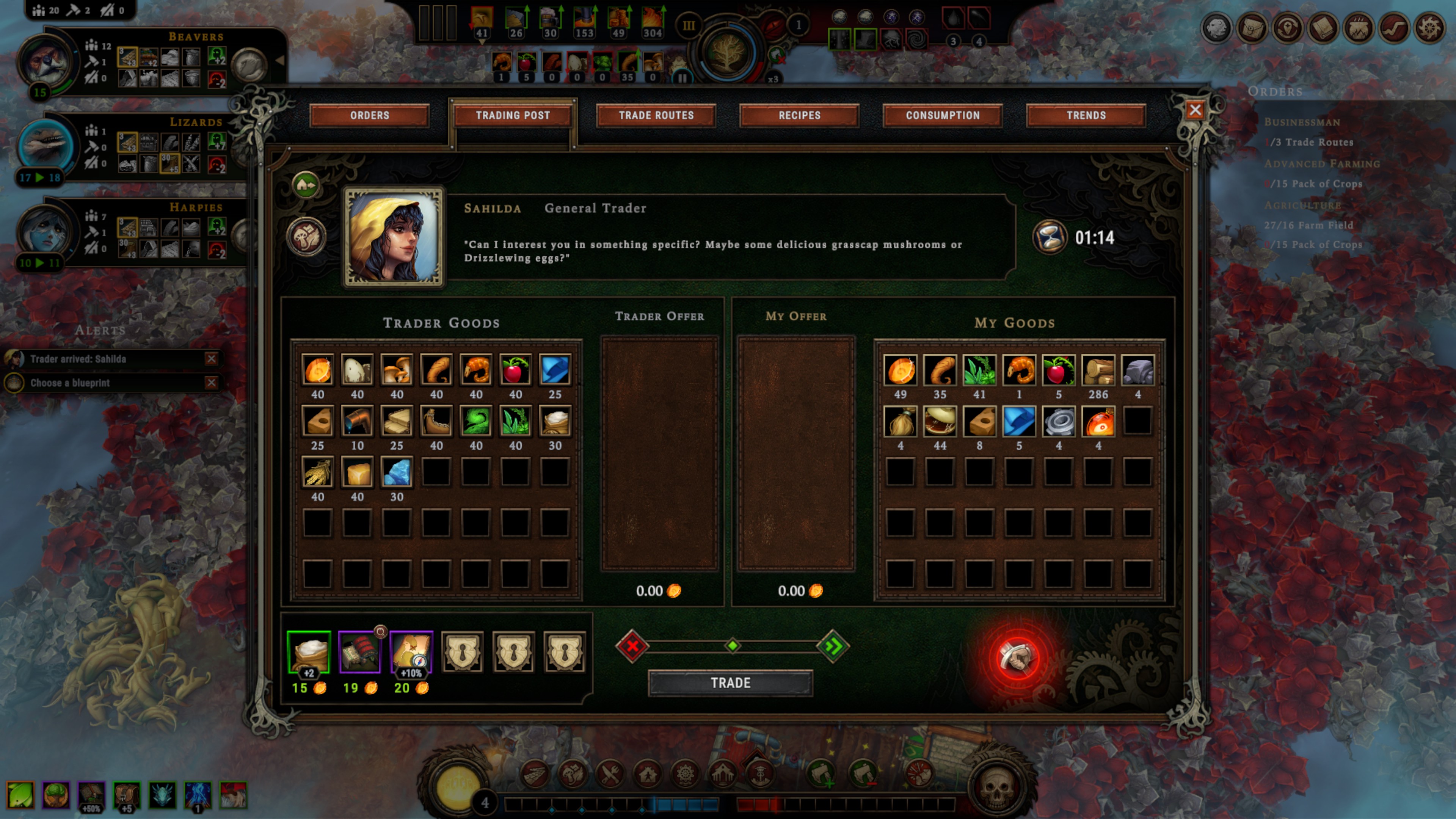Click the green house icon beside trader portrait
Image resolution: width=1456 pixels, height=819 pixels.
pos(306,185)
